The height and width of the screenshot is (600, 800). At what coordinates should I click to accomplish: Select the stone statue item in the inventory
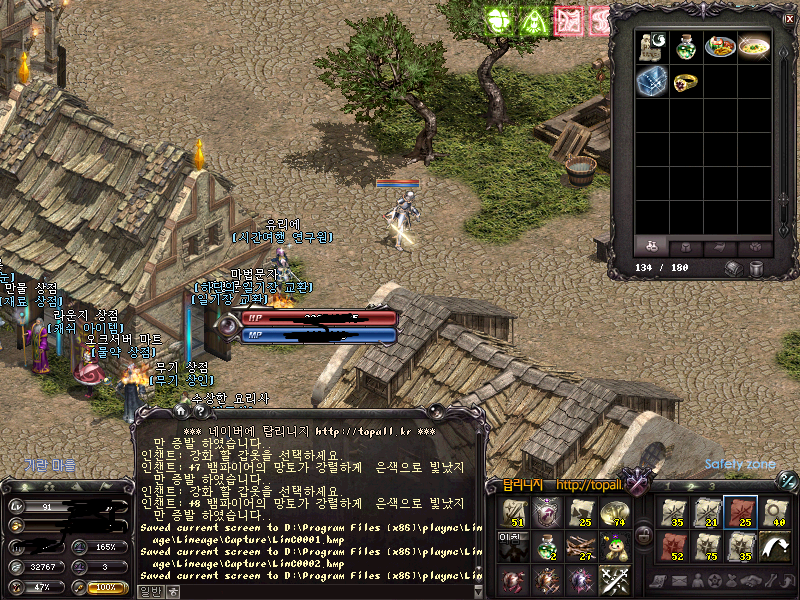(x=652, y=47)
